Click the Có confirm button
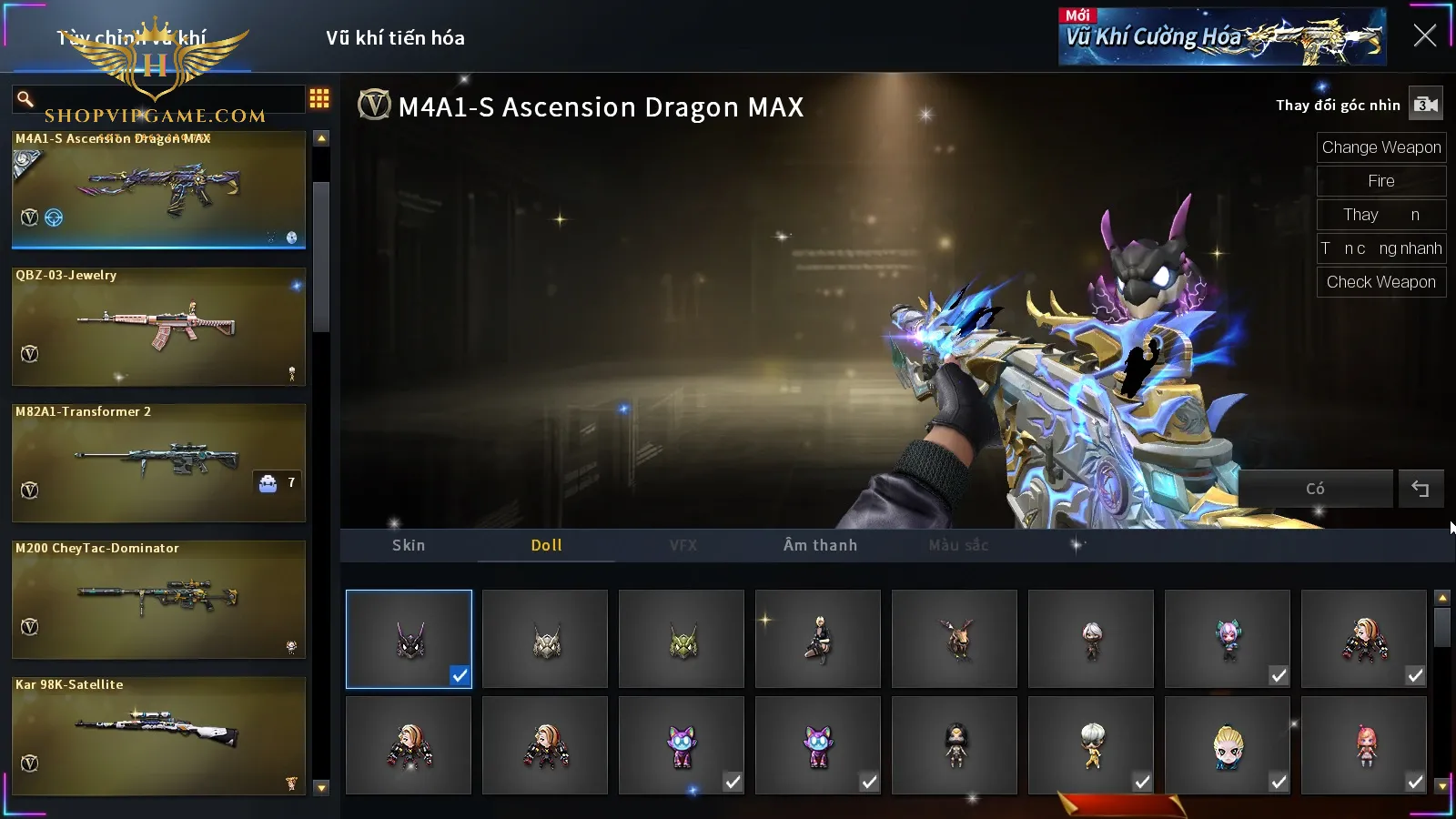Image resolution: width=1456 pixels, height=819 pixels. 1315,489
